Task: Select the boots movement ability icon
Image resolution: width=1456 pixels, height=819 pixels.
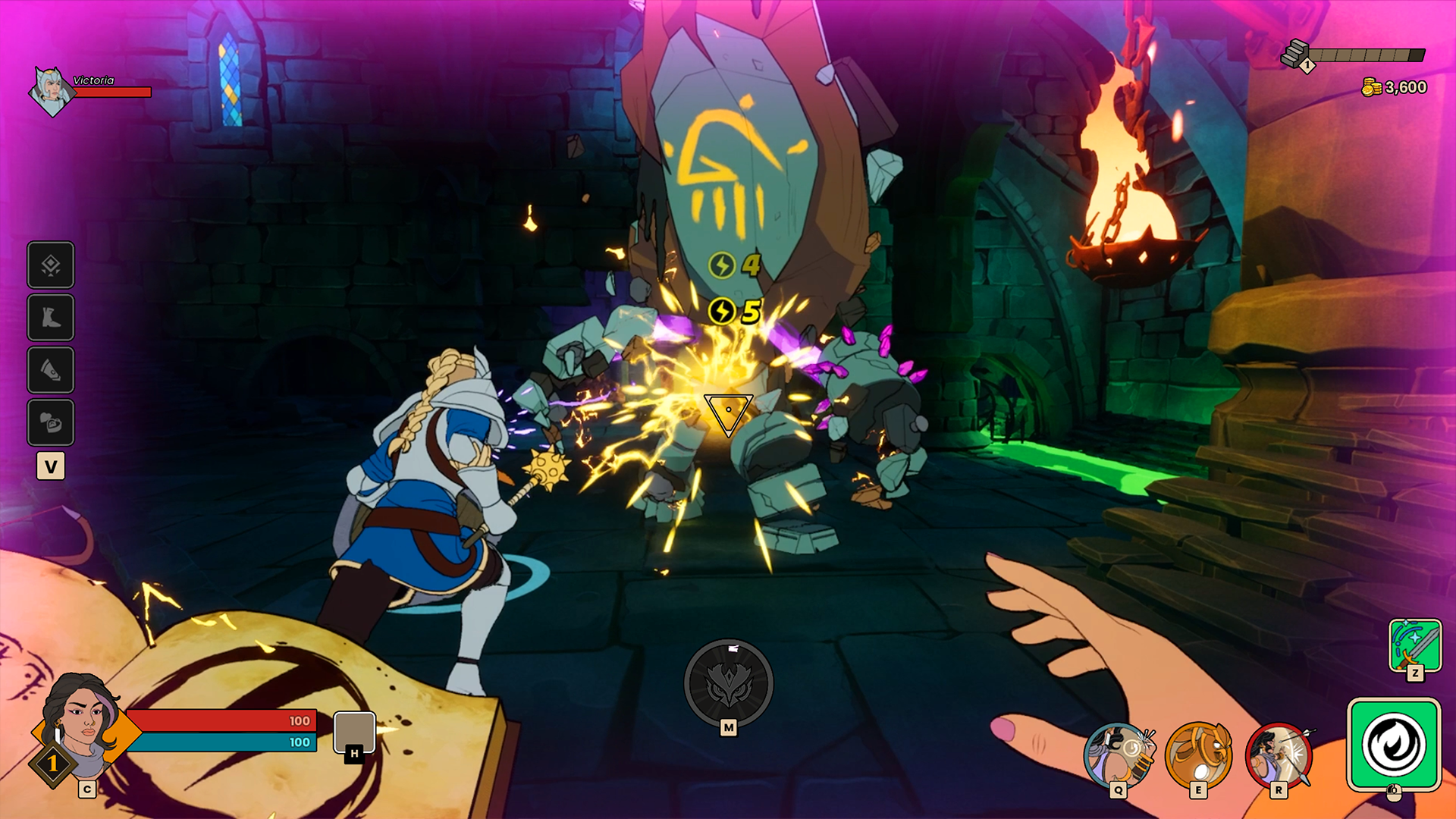Action: pos(50,317)
